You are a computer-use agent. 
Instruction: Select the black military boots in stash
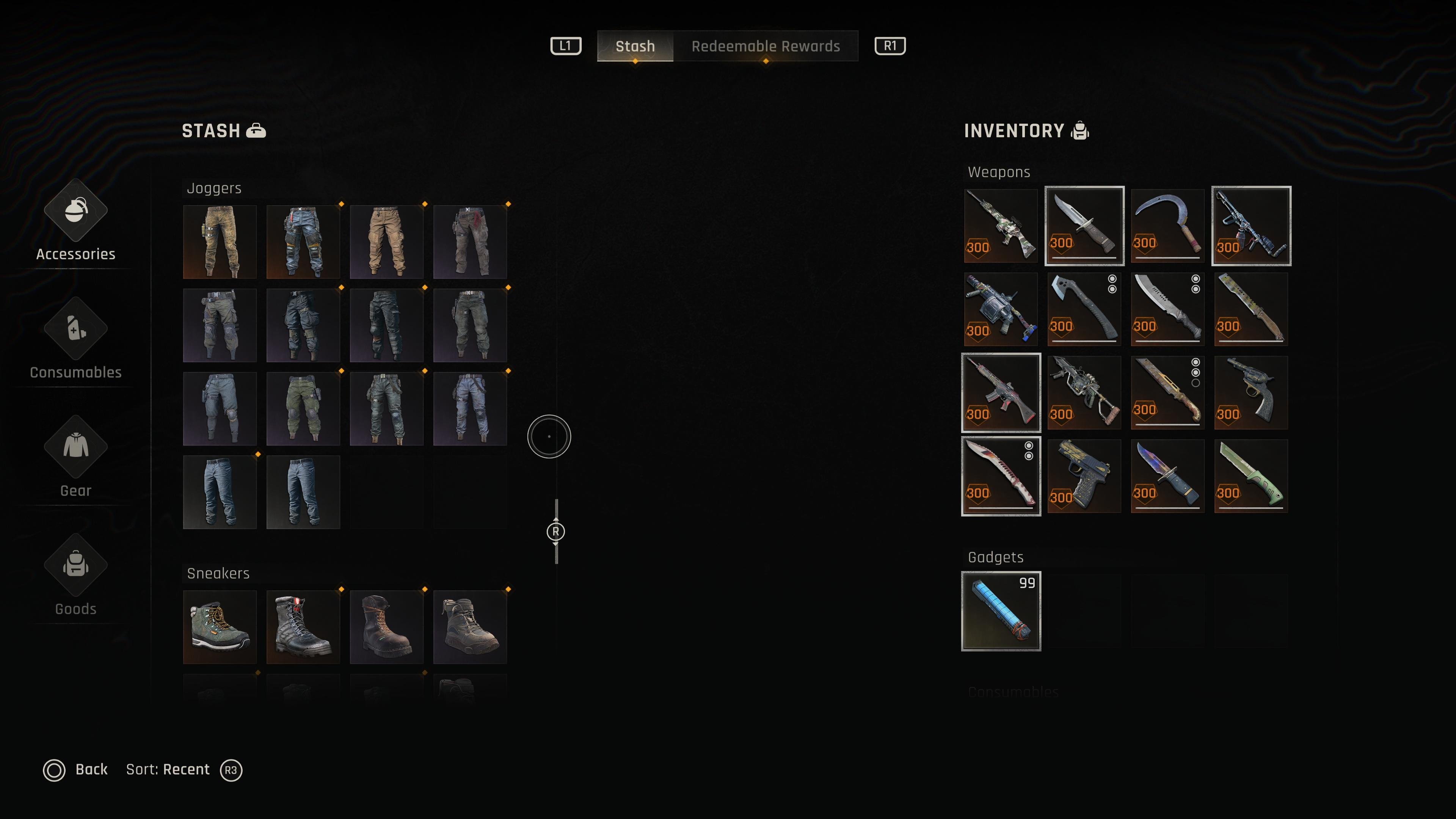pyautogui.click(x=303, y=627)
